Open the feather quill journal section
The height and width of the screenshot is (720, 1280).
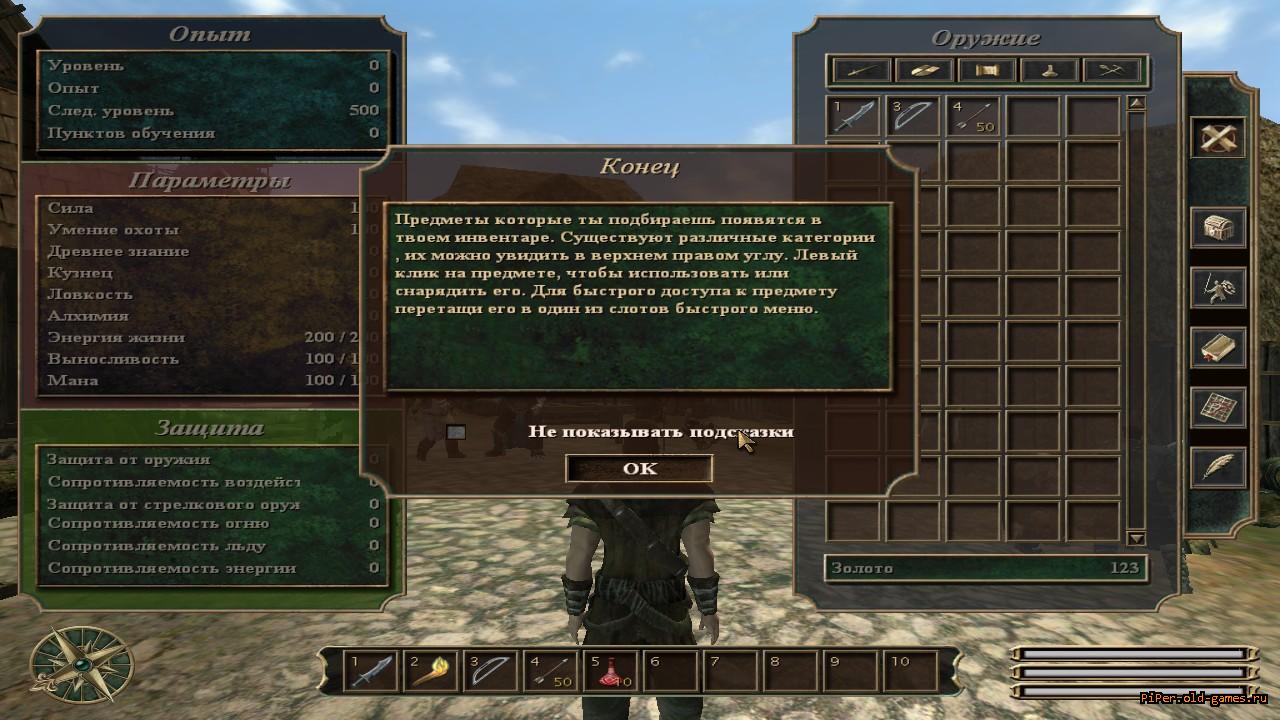tap(1217, 467)
